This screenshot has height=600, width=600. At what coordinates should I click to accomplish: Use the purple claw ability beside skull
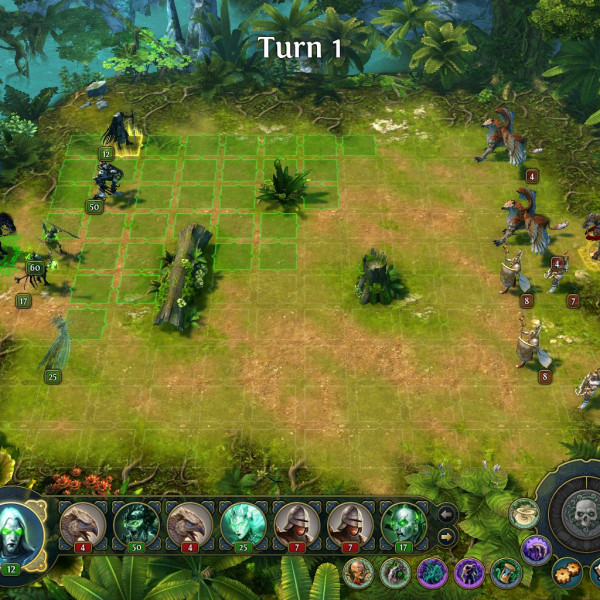point(536,548)
